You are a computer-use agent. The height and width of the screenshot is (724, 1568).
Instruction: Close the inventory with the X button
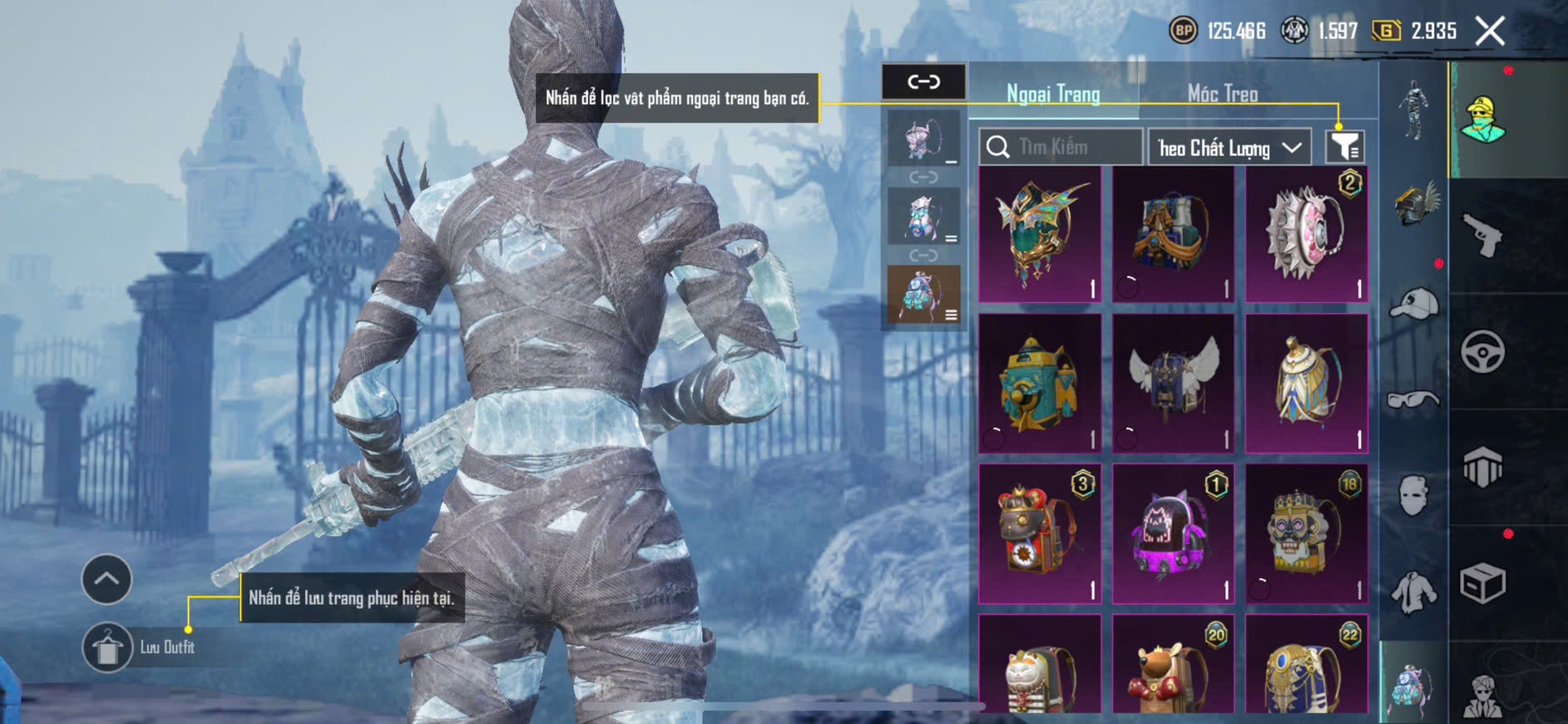(1490, 32)
